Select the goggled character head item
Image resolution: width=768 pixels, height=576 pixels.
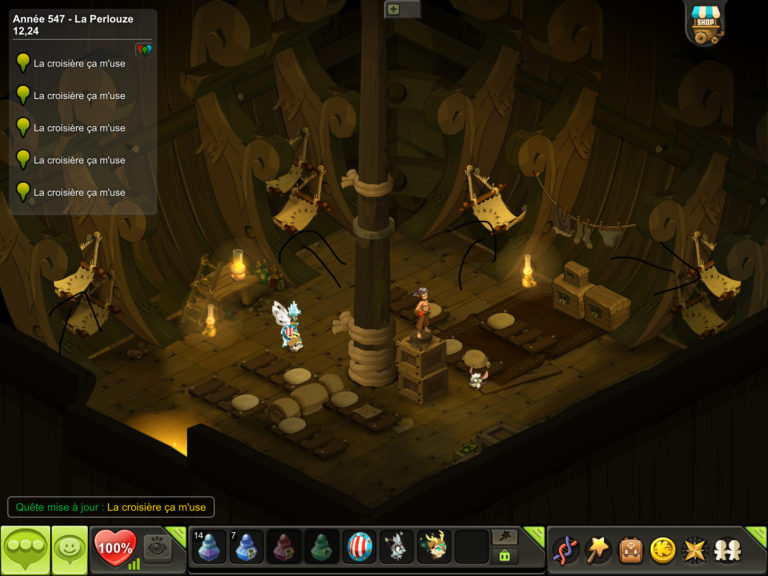coord(434,547)
